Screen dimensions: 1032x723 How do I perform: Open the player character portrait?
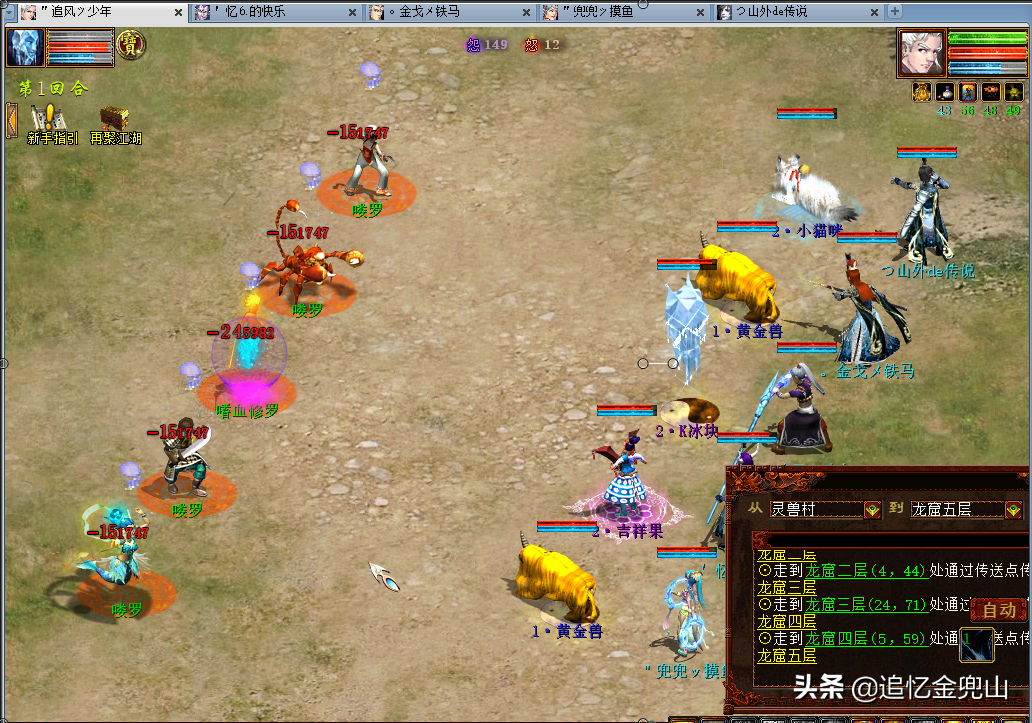pyautogui.click(x=920, y=51)
